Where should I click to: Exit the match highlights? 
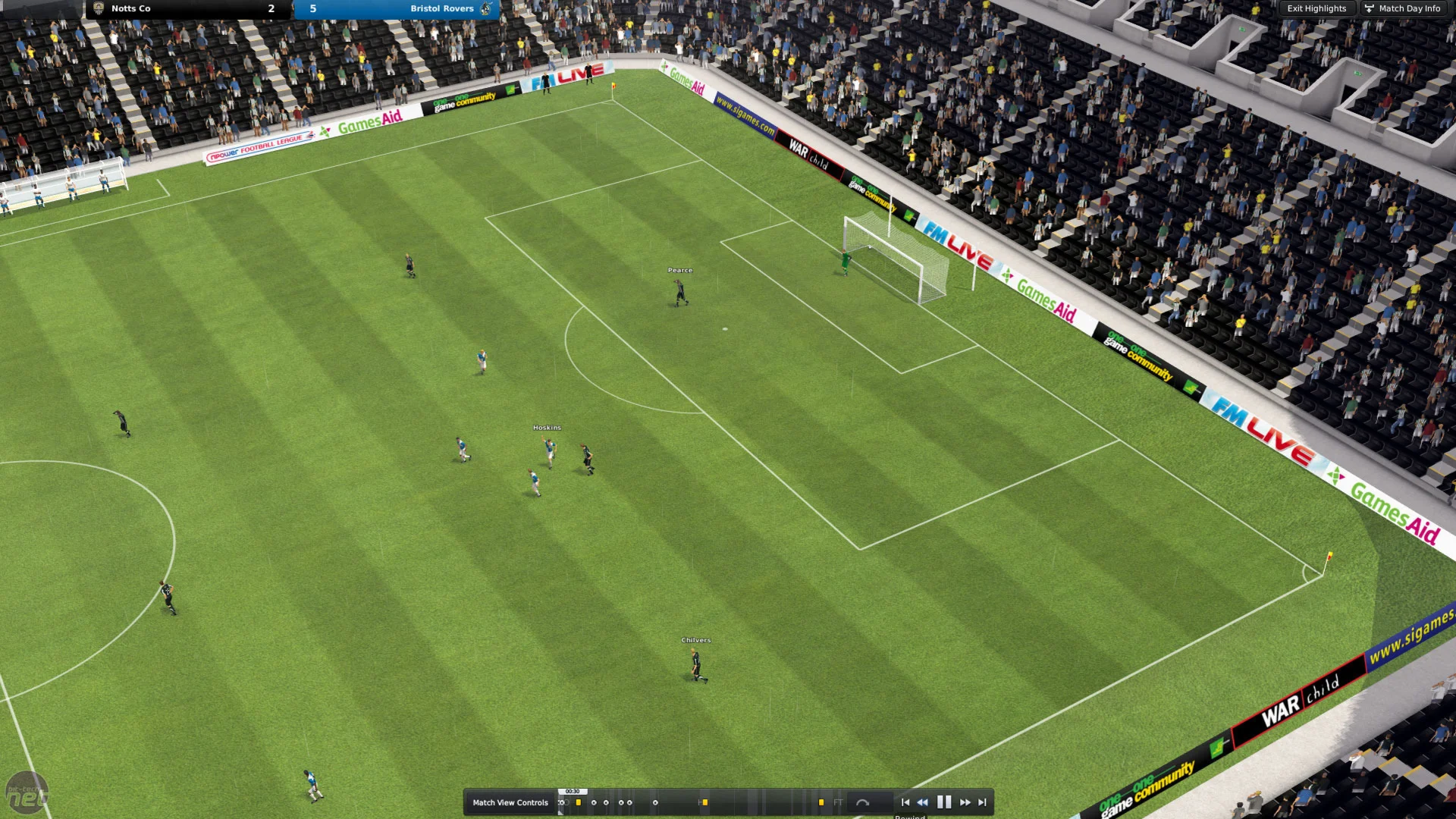1316,8
